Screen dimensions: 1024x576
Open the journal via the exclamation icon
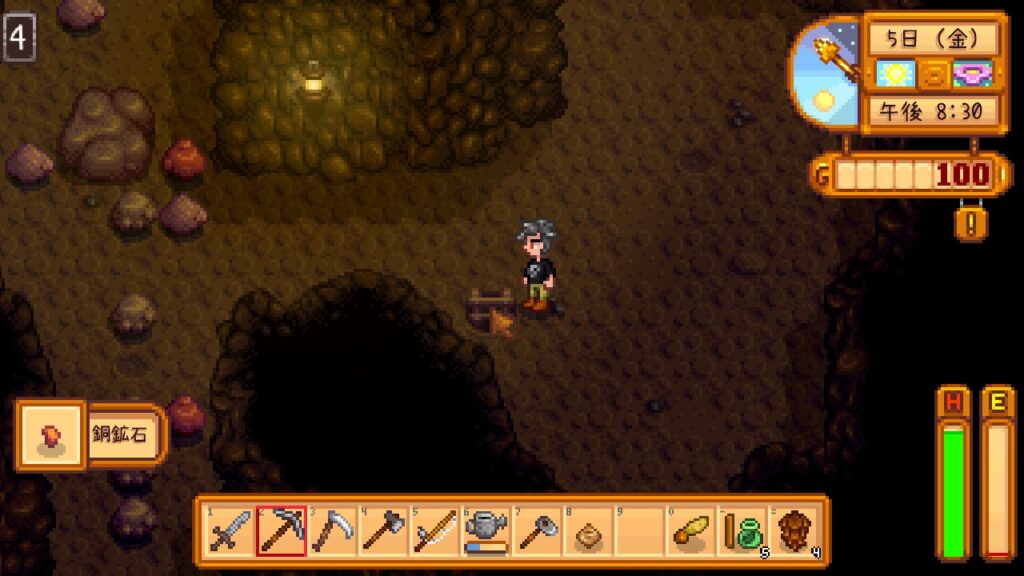coord(967,222)
